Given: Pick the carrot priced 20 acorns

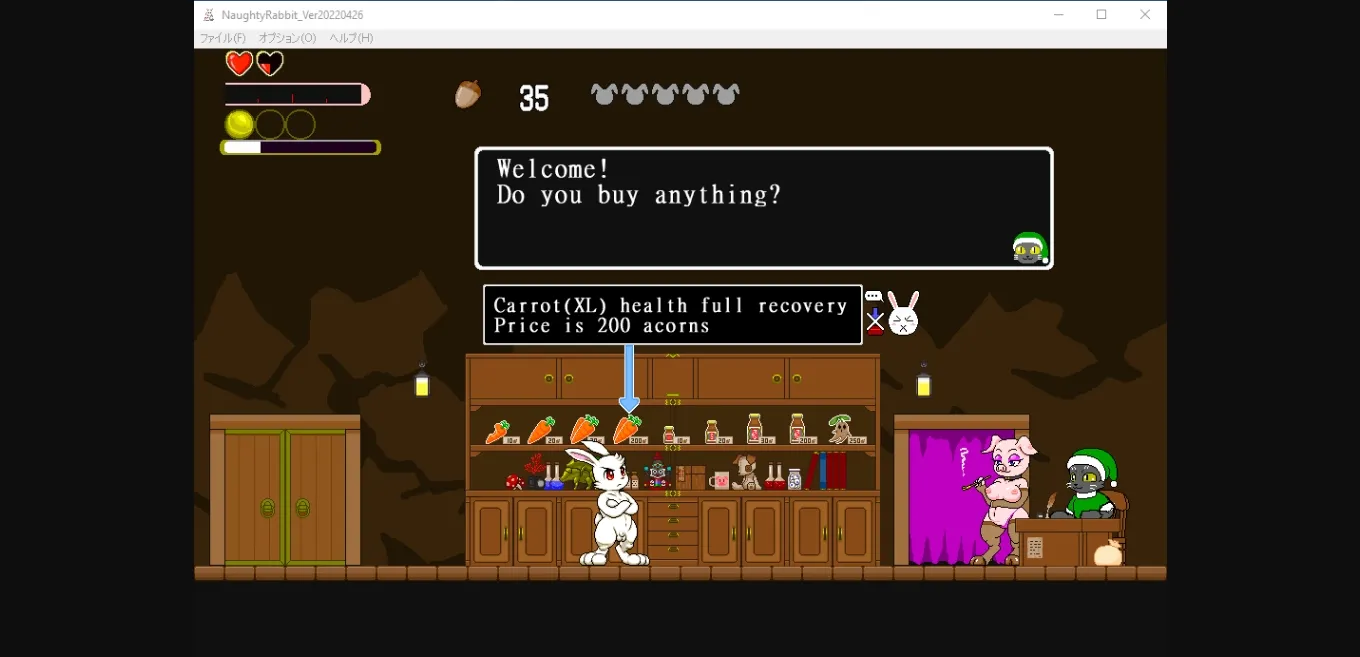Looking at the screenshot, I should [540, 431].
